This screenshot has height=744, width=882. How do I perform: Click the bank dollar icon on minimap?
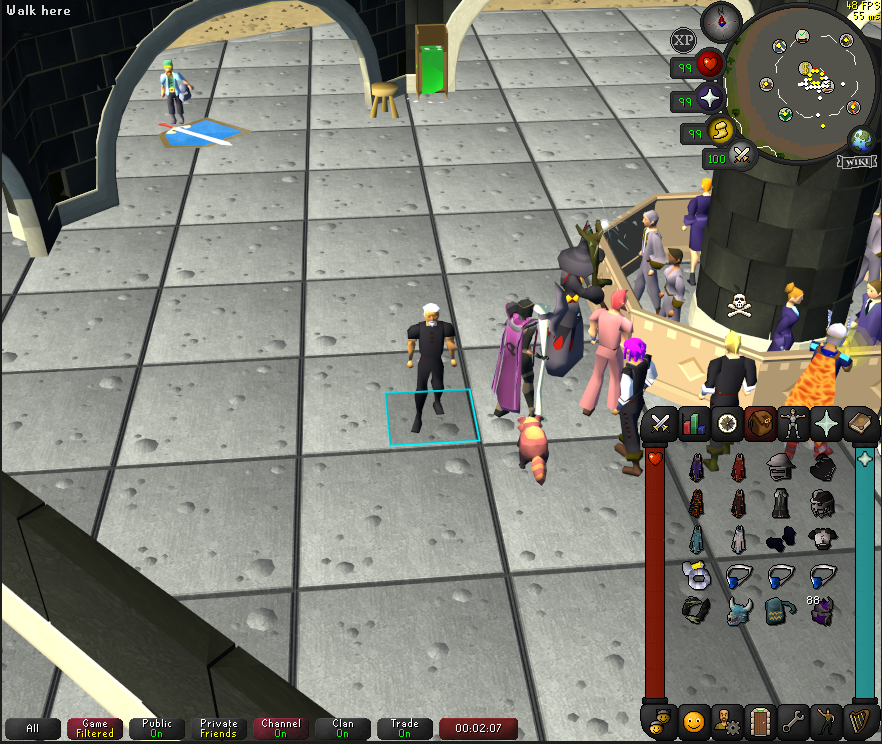[805, 68]
